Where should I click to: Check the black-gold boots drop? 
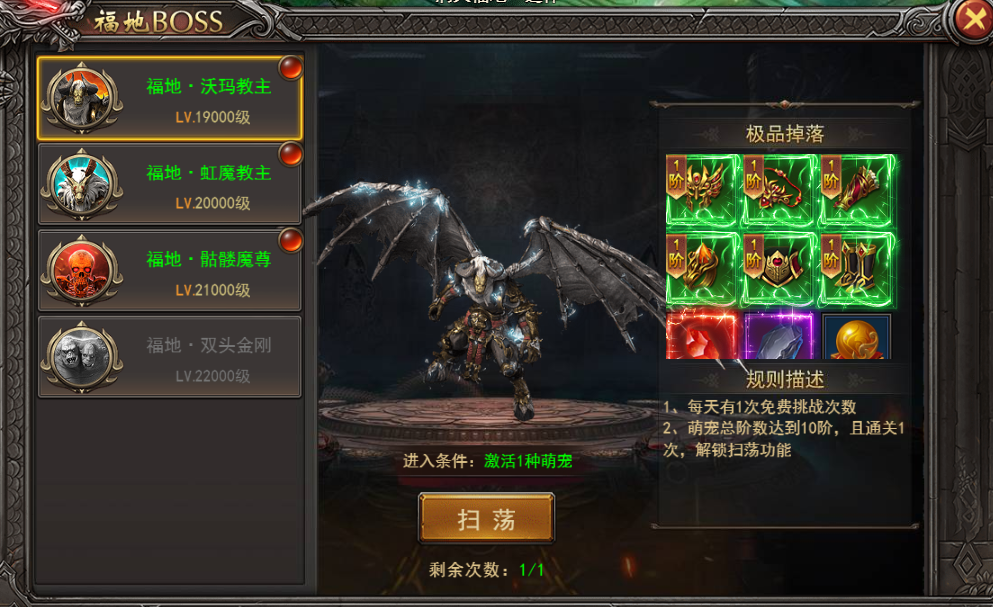click(x=856, y=268)
